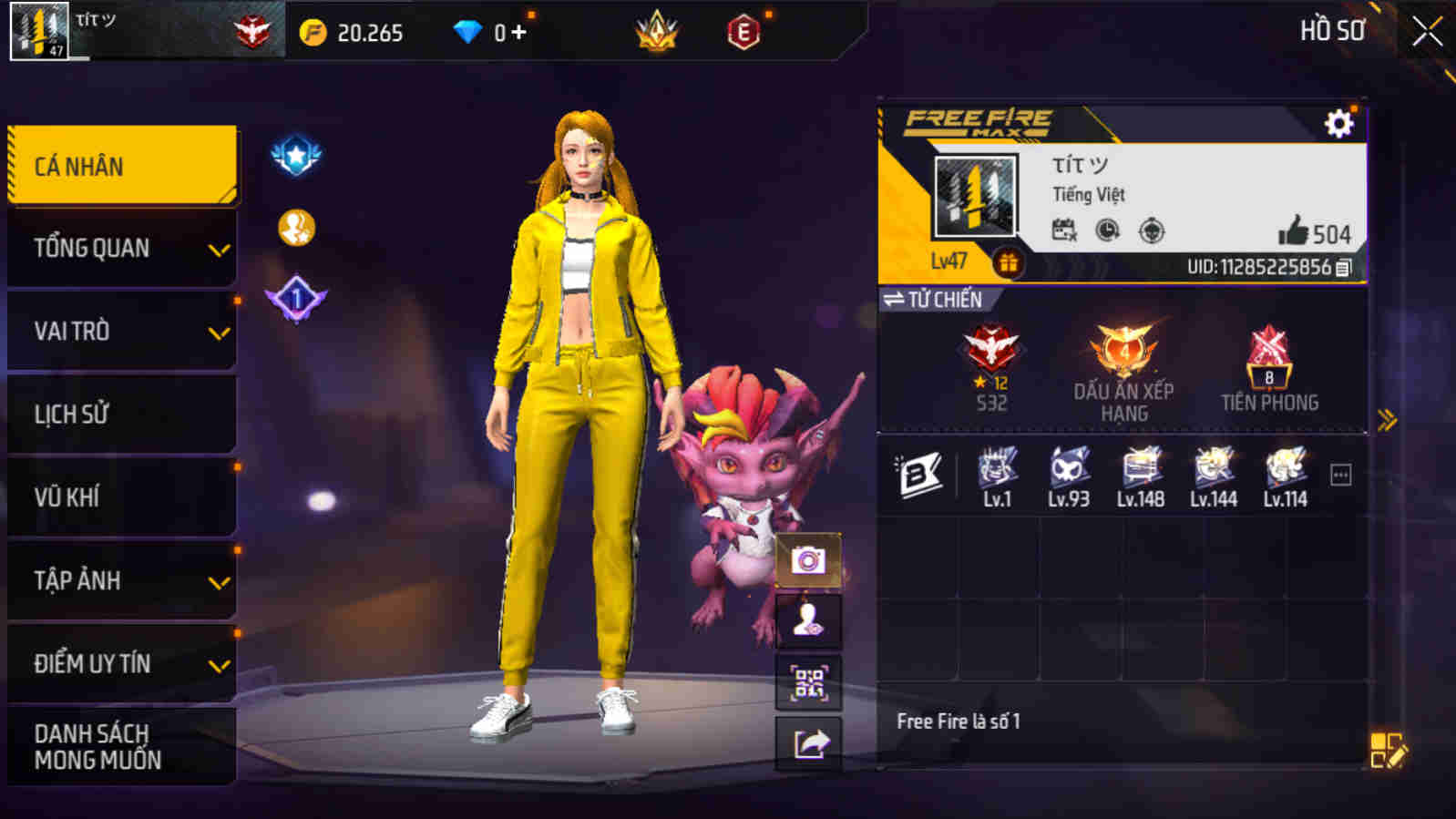Image resolution: width=1456 pixels, height=819 pixels.
Task: Open the gift box icon next to Lv47
Action: coord(1010,262)
